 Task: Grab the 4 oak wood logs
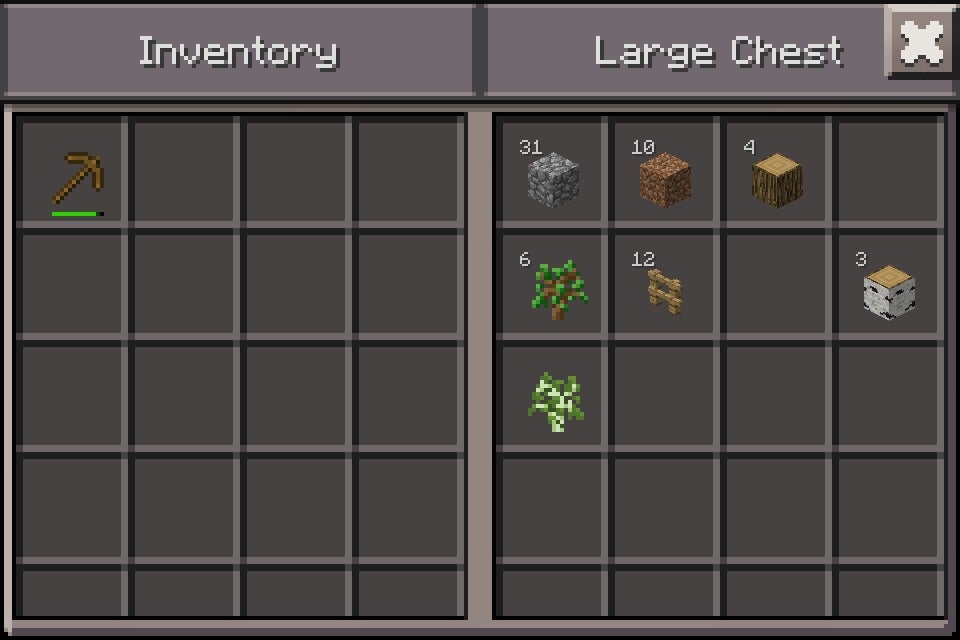pyautogui.click(x=777, y=178)
